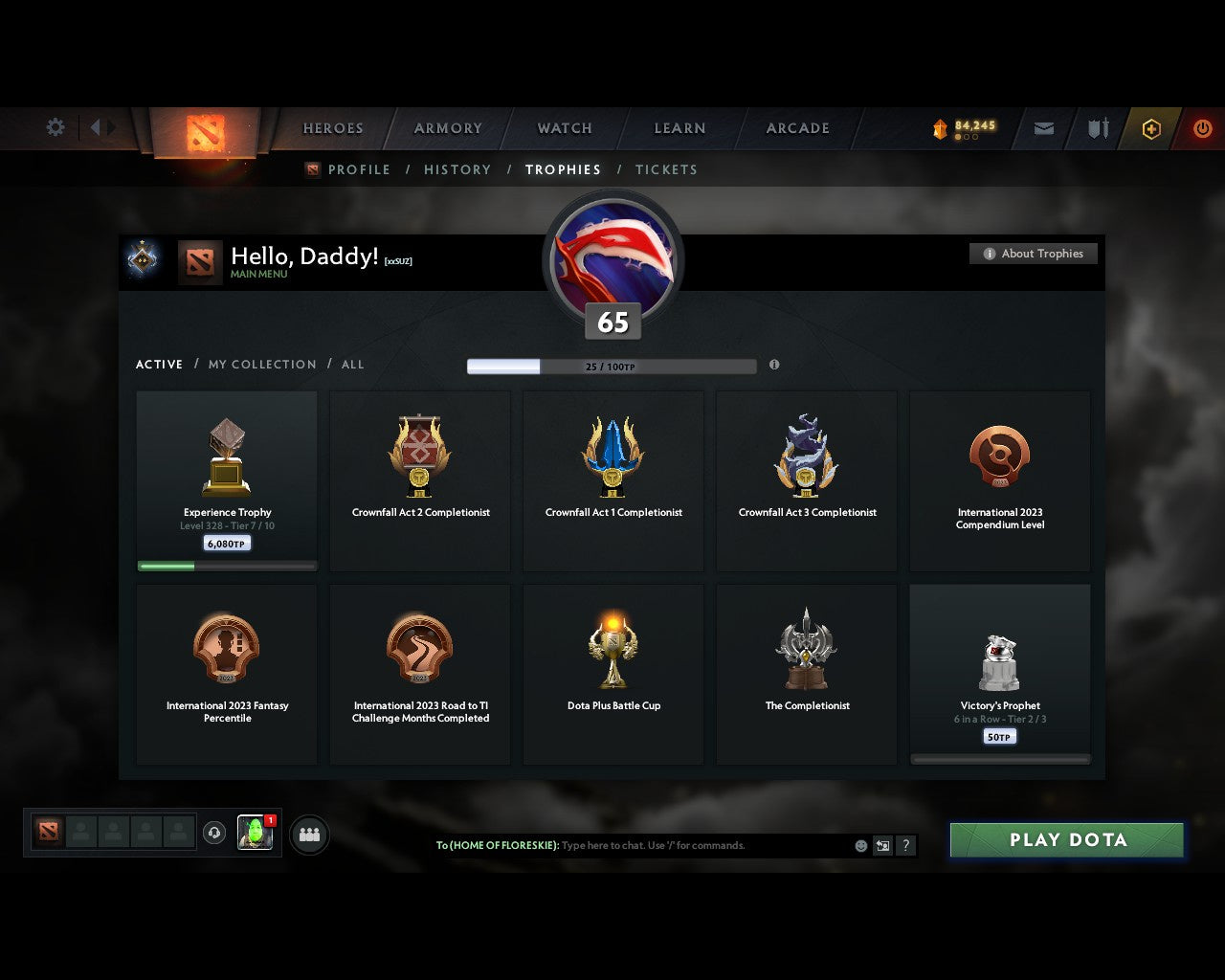Open the emoticon picker in the chat bar
The height and width of the screenshot is (980, 1225).
(x=859, y=846)
